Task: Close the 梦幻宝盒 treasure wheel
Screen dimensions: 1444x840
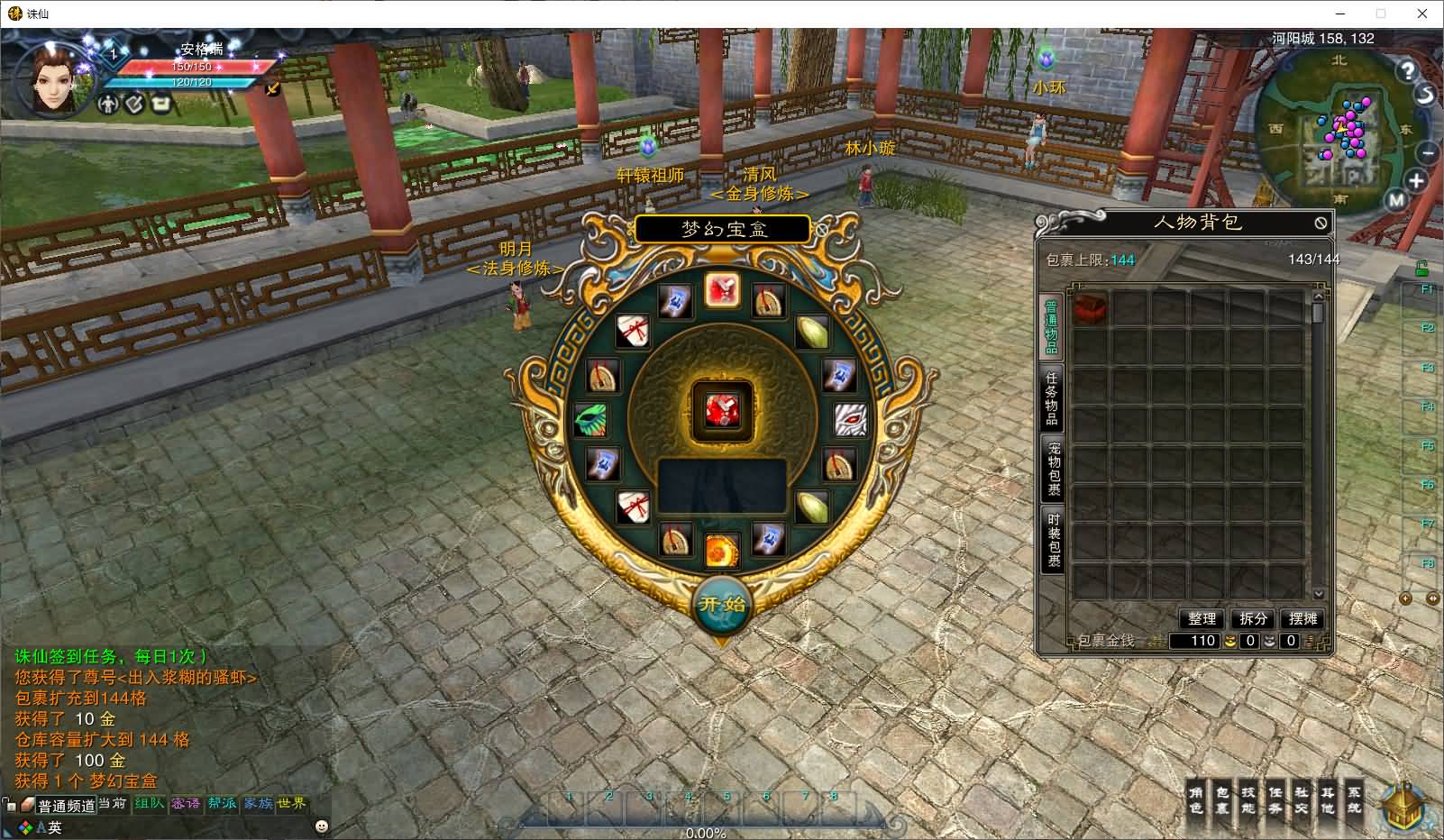Action: point(822,230)
